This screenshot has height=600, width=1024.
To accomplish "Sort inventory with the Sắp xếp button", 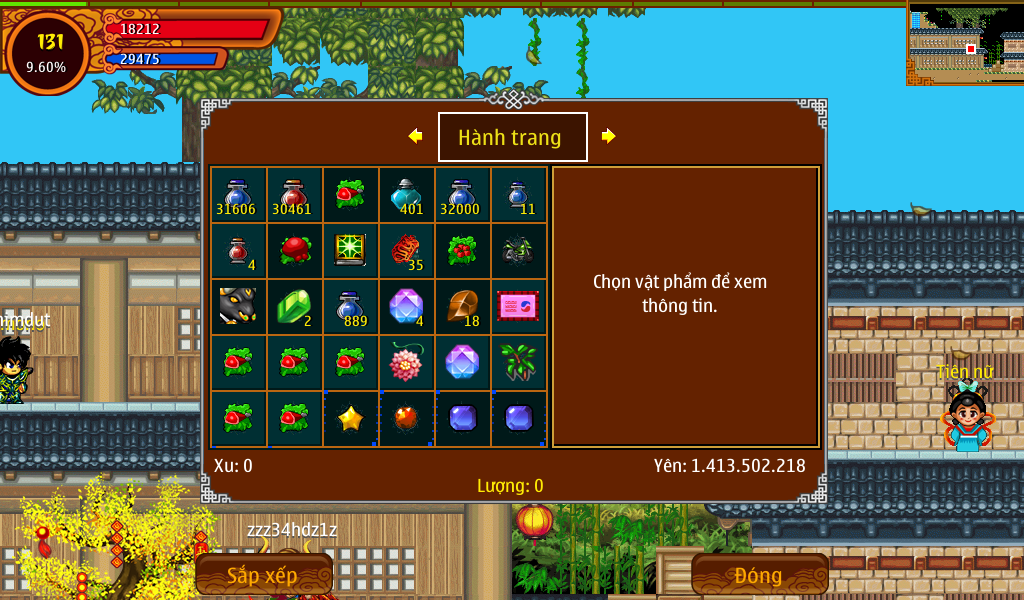I will (263, 575).
